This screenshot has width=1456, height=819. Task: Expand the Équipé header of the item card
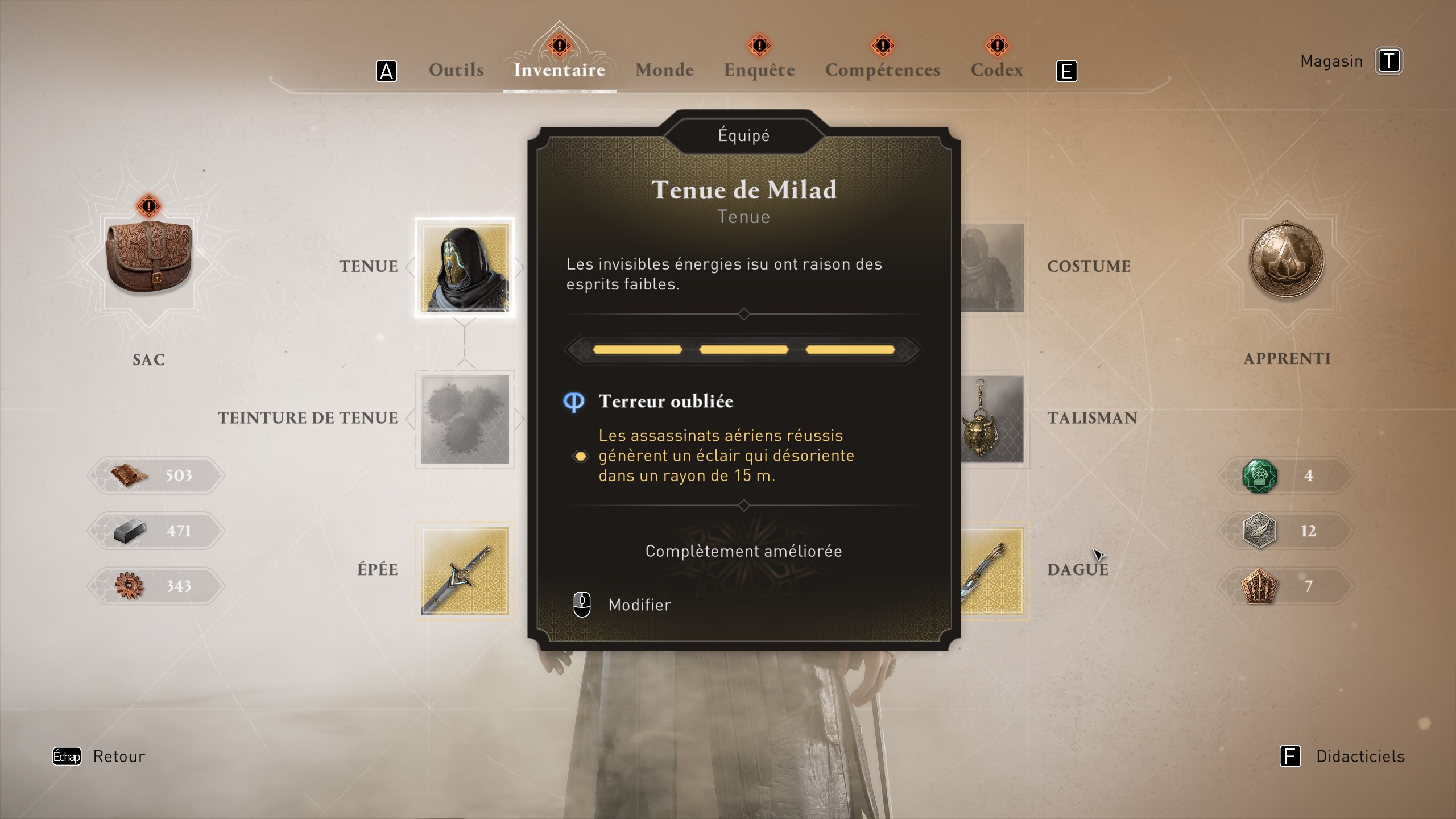tap(744, 134)
